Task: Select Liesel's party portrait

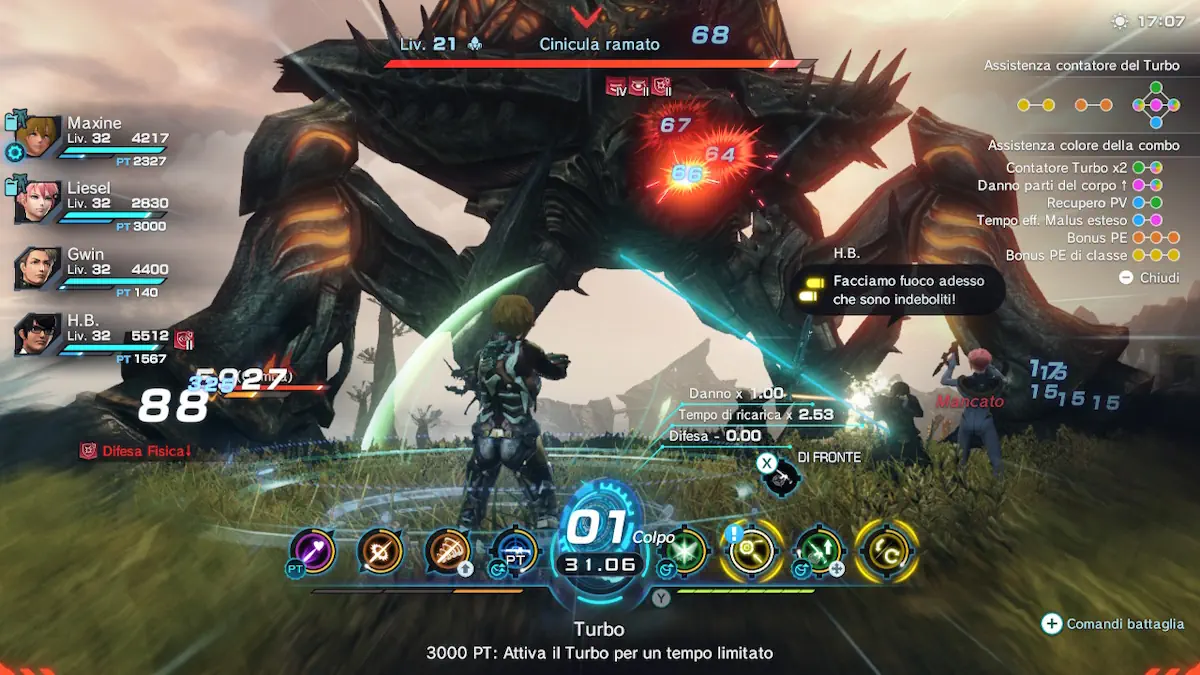Action: (39, 202)
